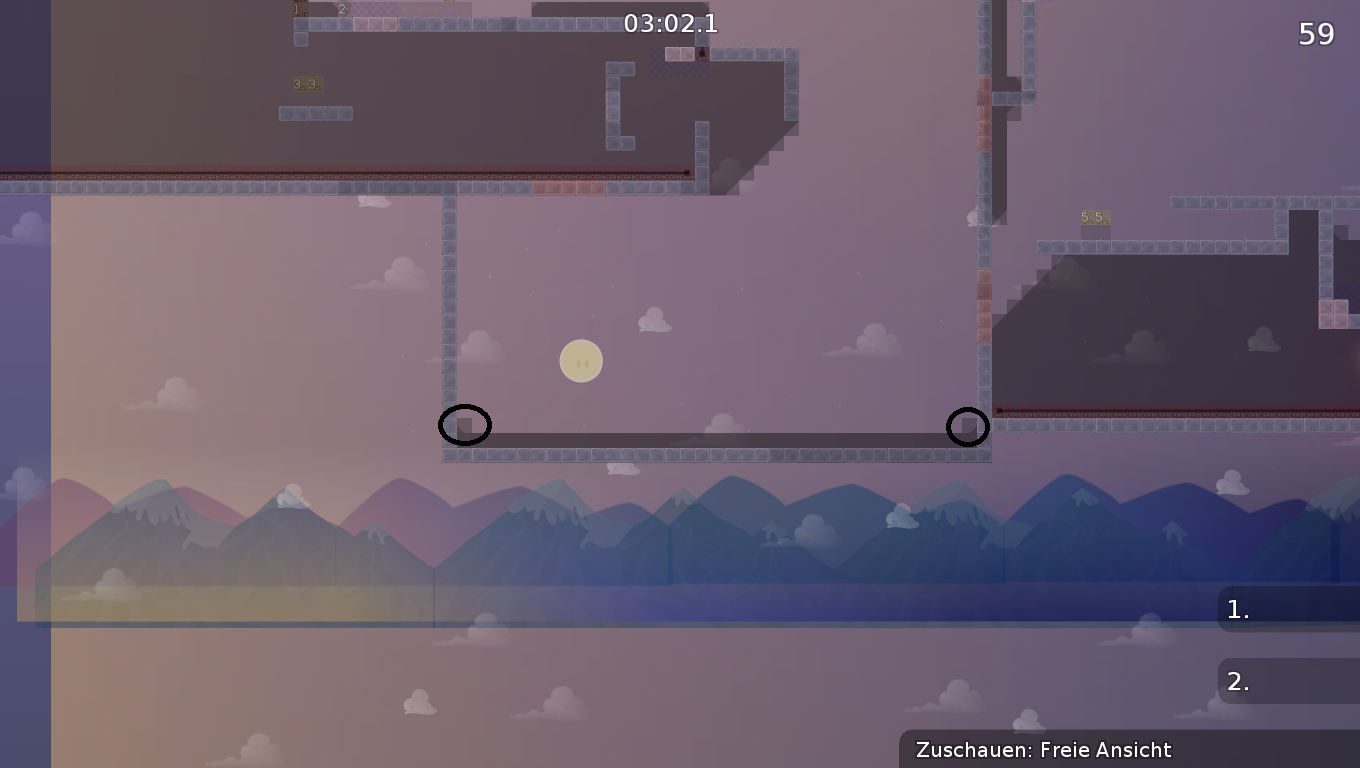
Task: Click the right circled block on the platform
Action: click(968, 427)
